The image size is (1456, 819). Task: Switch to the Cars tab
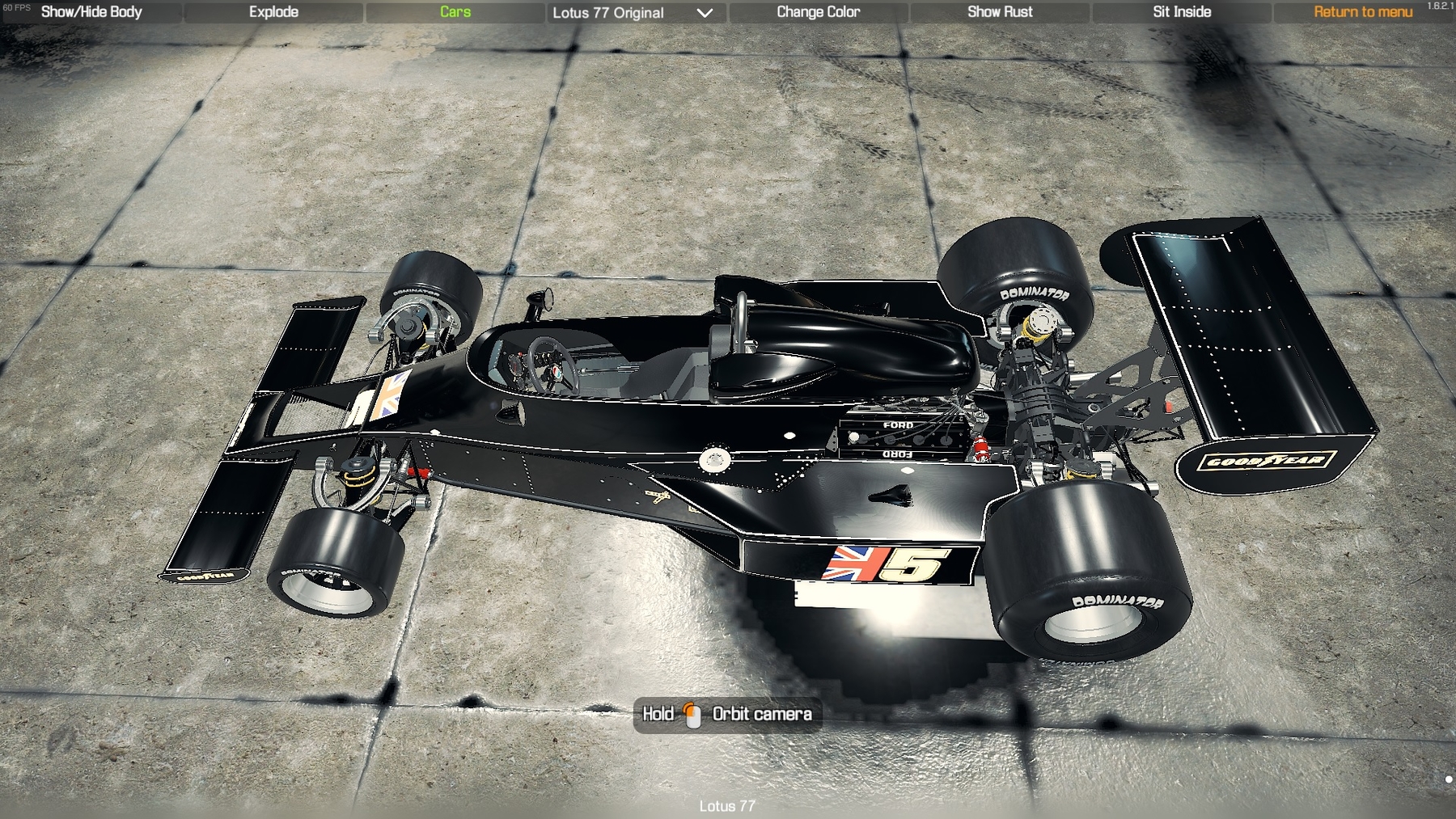pyautogui.click(x=455, y=12)
